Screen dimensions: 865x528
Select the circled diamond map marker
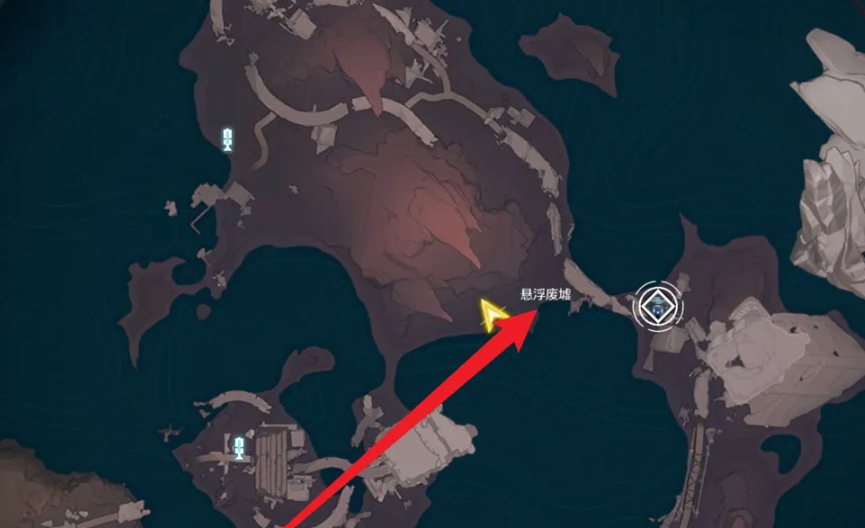click(658, 307)
